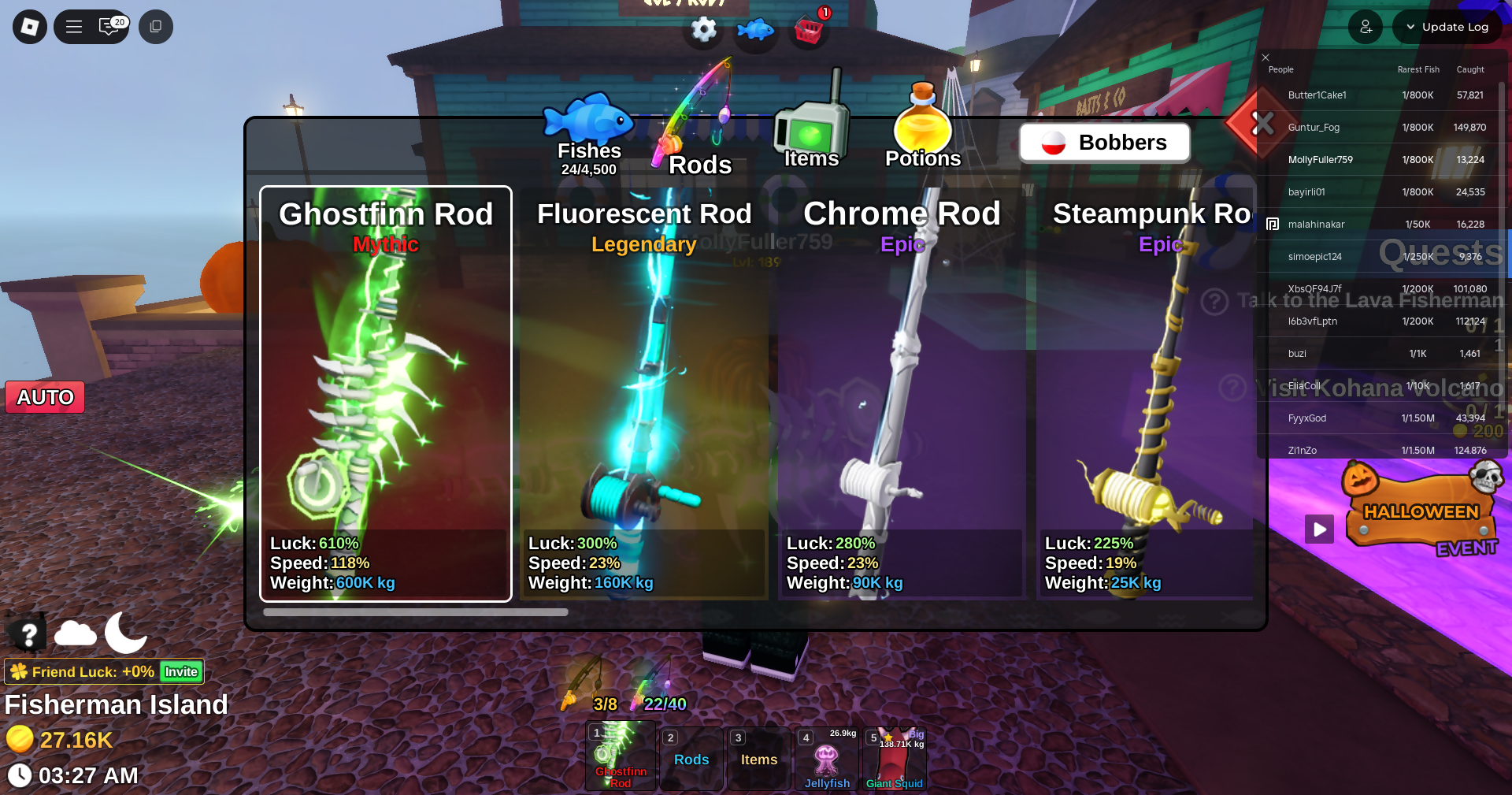Invite a friend for Friend Luck
1512x795 pixels.
[181, 672]
